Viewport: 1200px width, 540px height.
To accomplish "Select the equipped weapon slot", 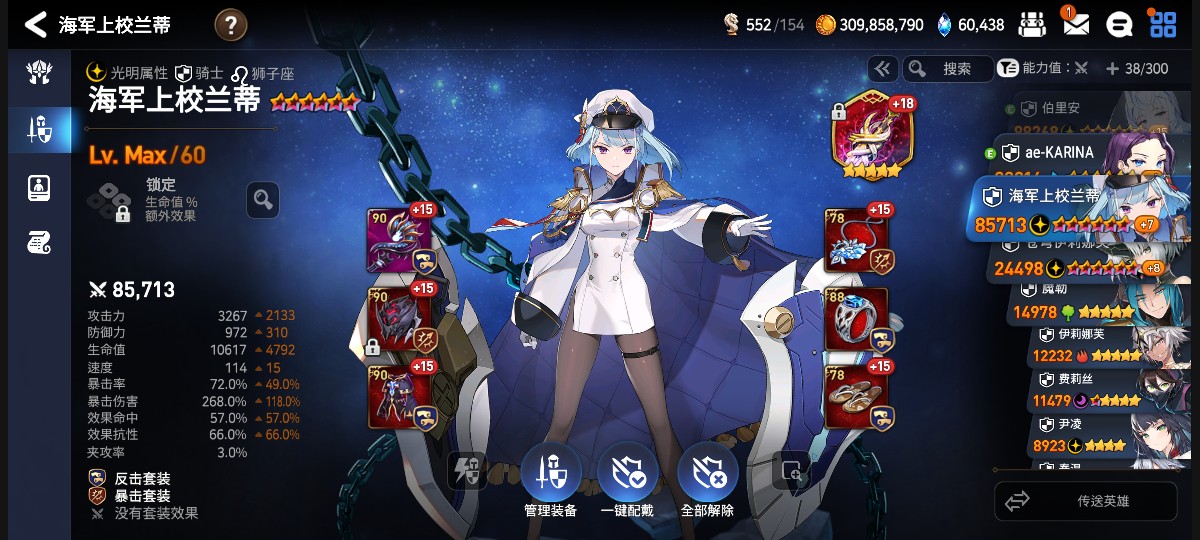I will tap(400, 241).
